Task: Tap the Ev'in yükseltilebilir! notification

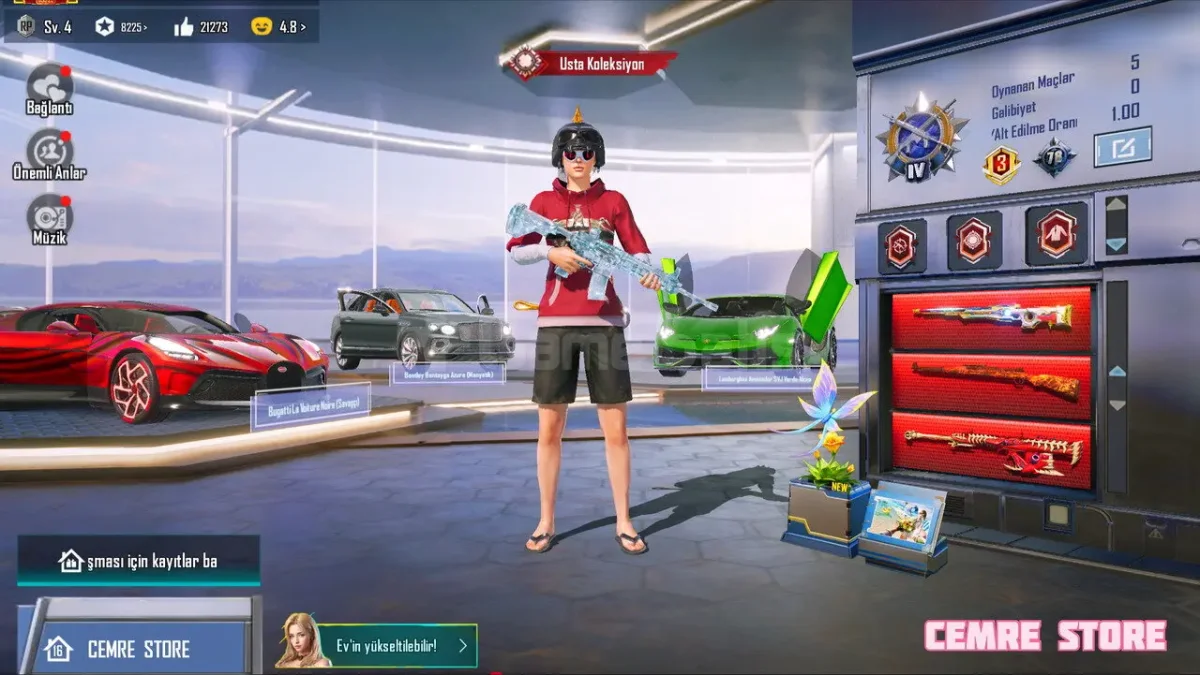Action: [x=378, y=646]
